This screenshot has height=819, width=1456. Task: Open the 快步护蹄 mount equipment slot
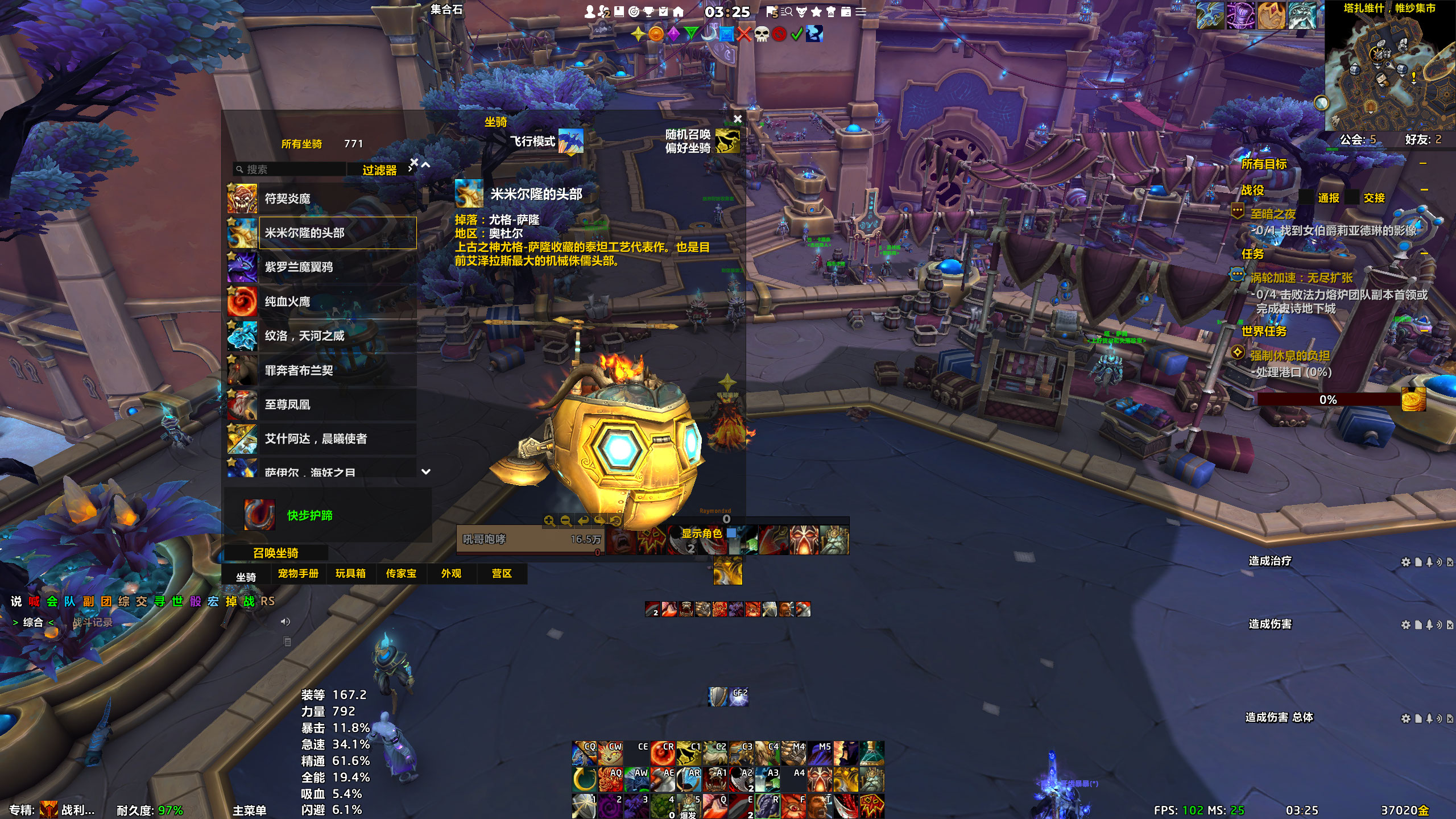tap(259, 515)
